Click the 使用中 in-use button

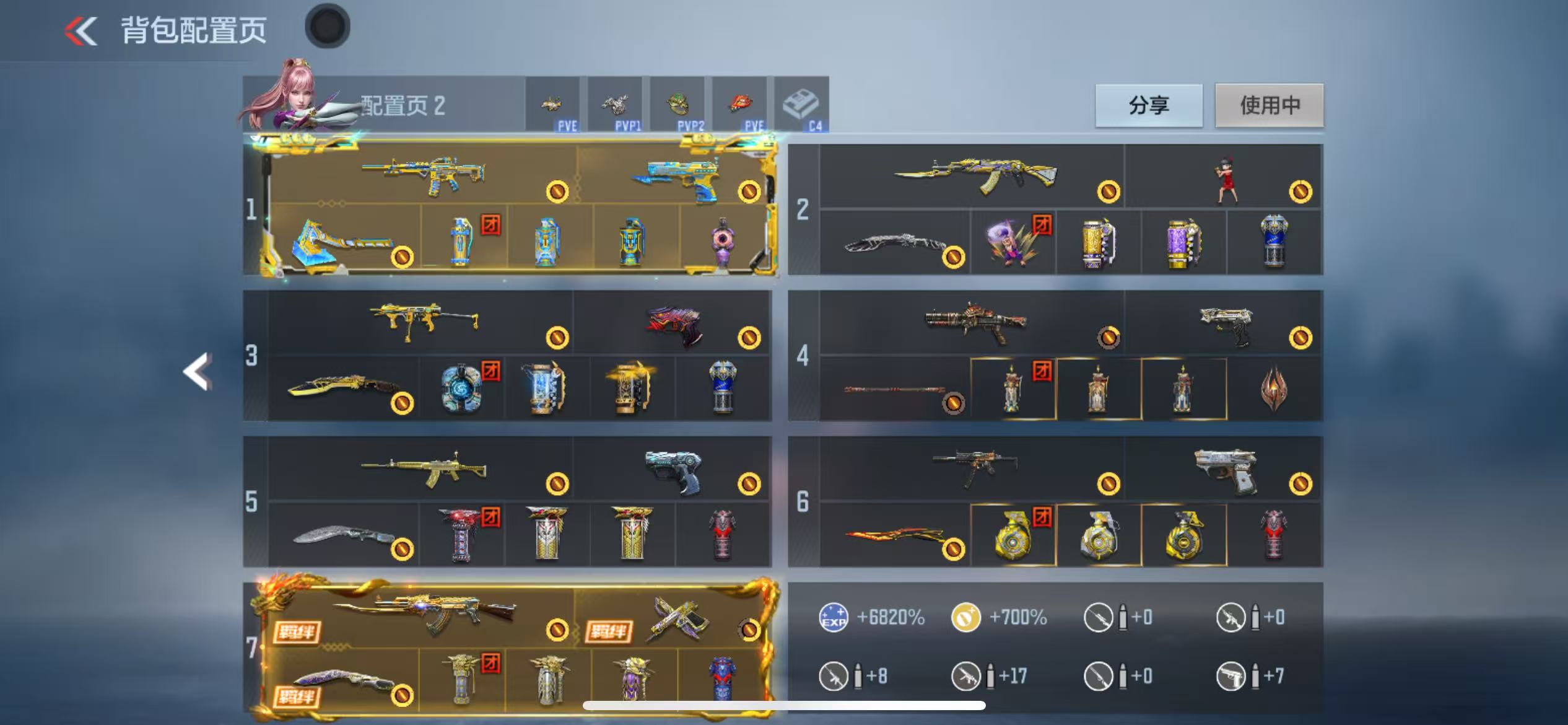click(1269, 105)
